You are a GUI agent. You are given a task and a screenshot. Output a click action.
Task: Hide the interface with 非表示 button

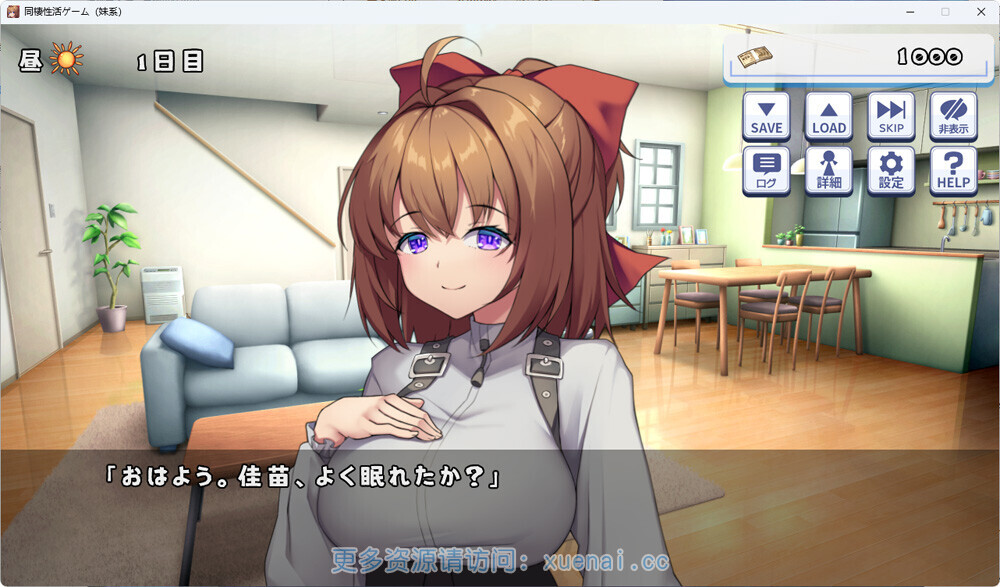tap(953, 116)
